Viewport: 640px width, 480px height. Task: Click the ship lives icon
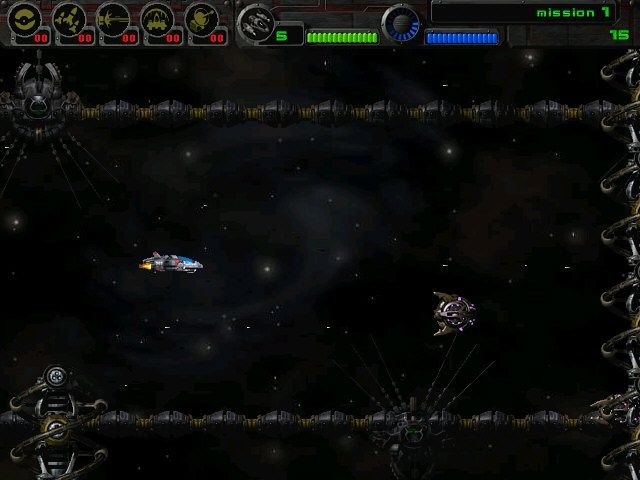256,22
